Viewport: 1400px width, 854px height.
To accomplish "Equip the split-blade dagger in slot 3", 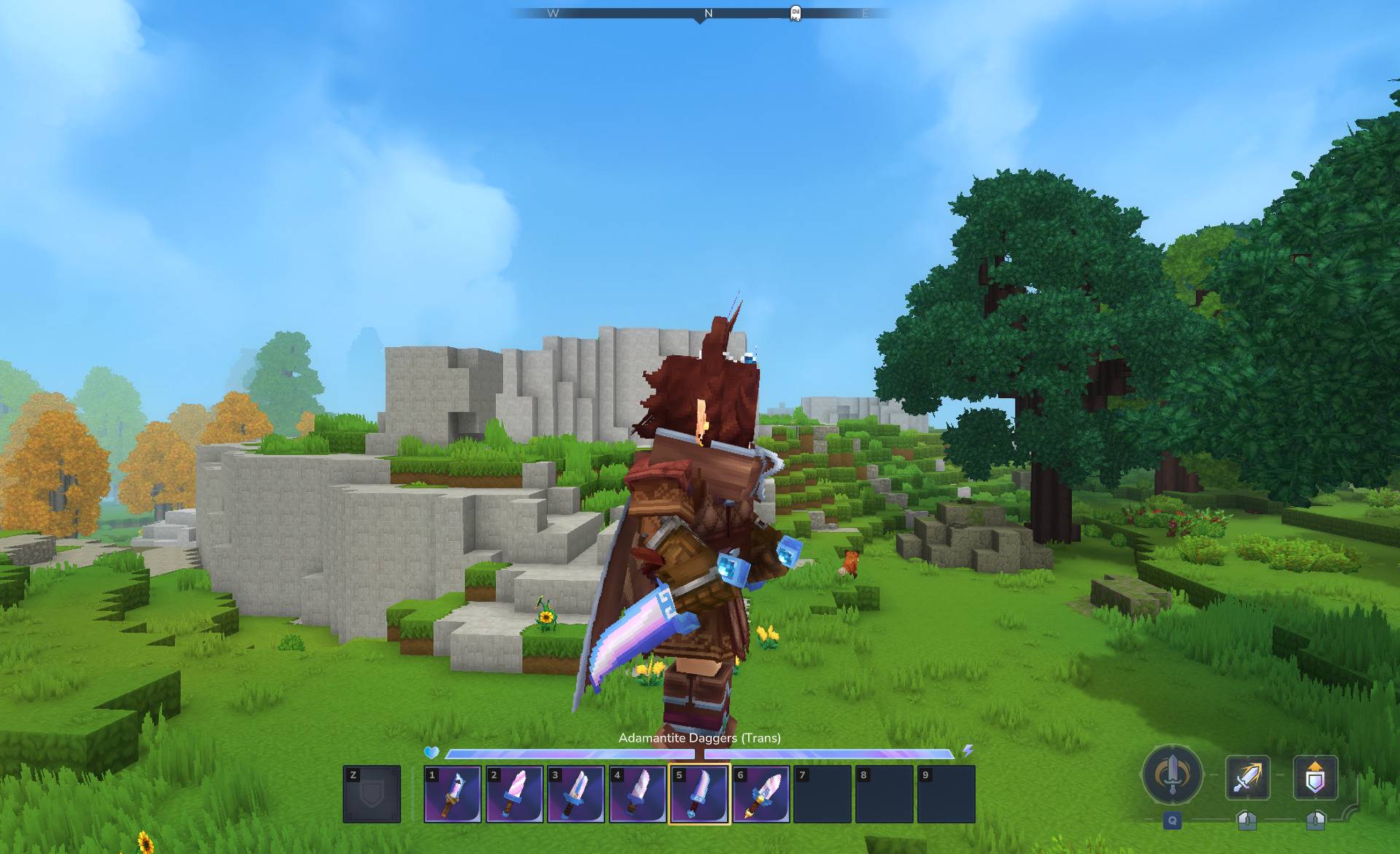I will click(x=575, y=794).
